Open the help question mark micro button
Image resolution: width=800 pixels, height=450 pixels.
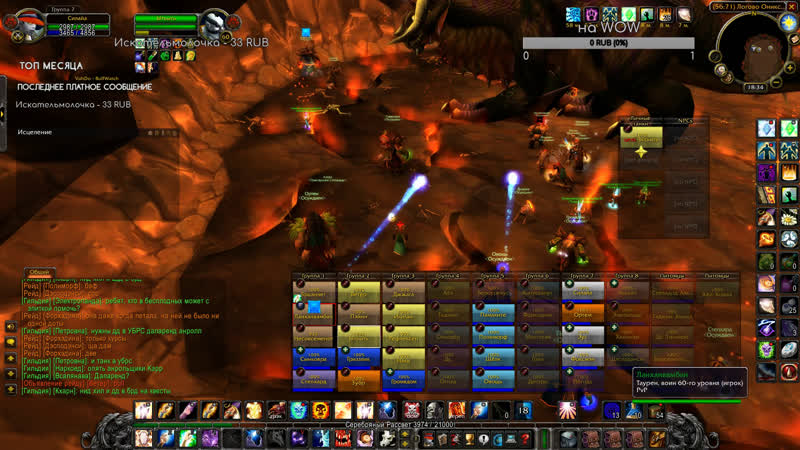click(523, 439)
